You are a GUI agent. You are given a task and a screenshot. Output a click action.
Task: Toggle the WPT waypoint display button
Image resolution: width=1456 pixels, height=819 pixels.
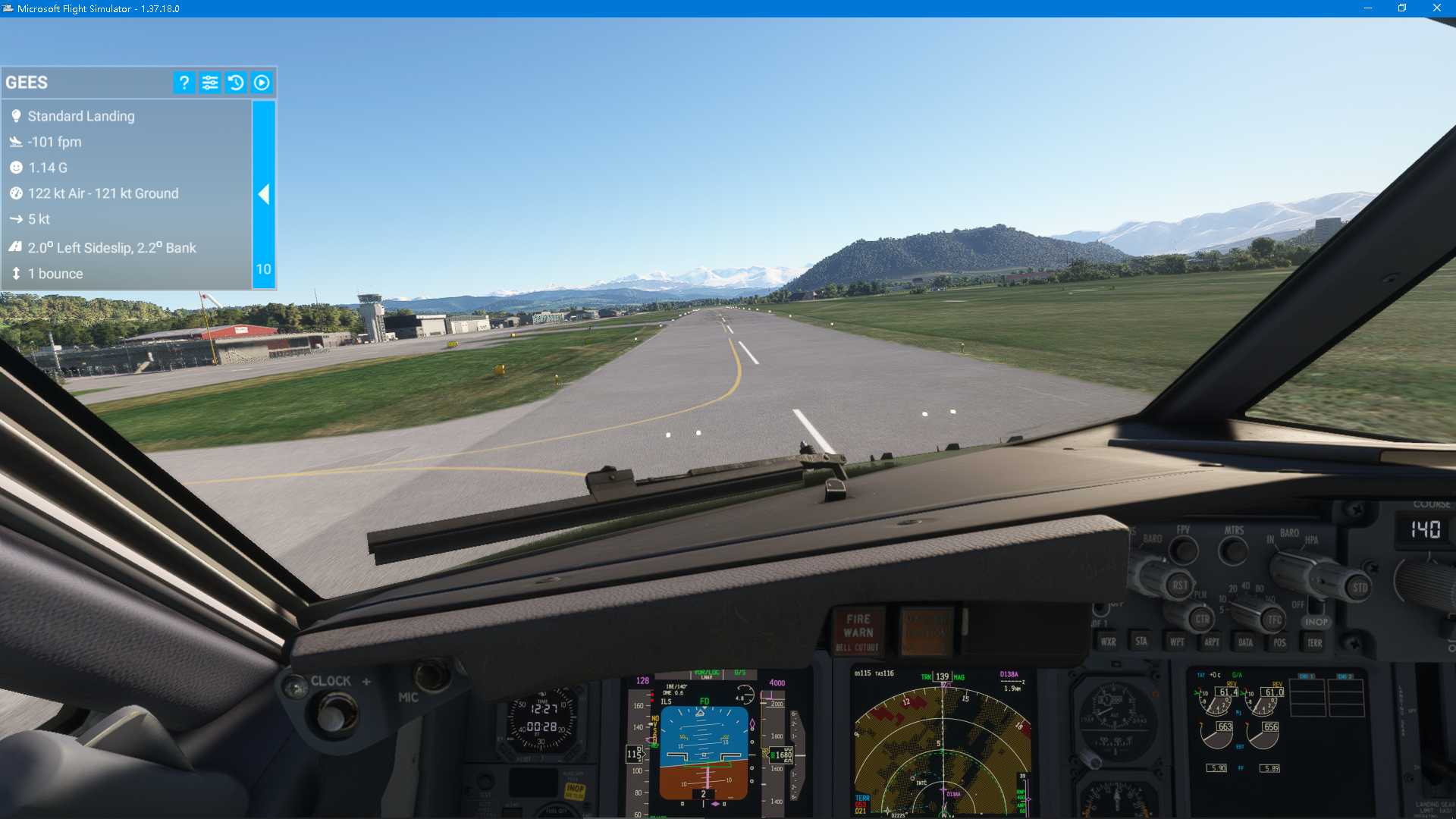pyautogui.click(x=1175, y=642)
